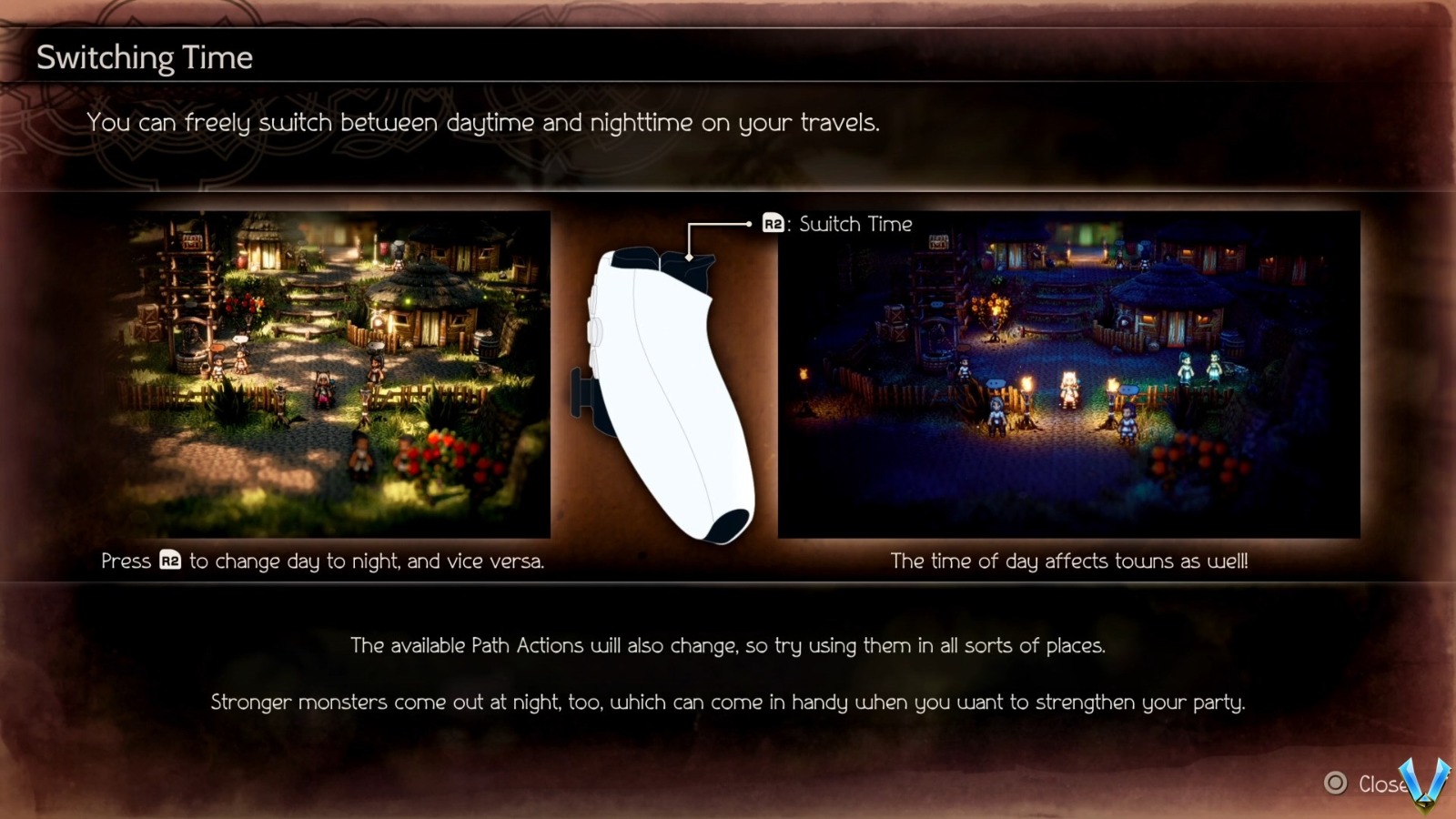Click the circle button icon beside Close

(1334, 782)
